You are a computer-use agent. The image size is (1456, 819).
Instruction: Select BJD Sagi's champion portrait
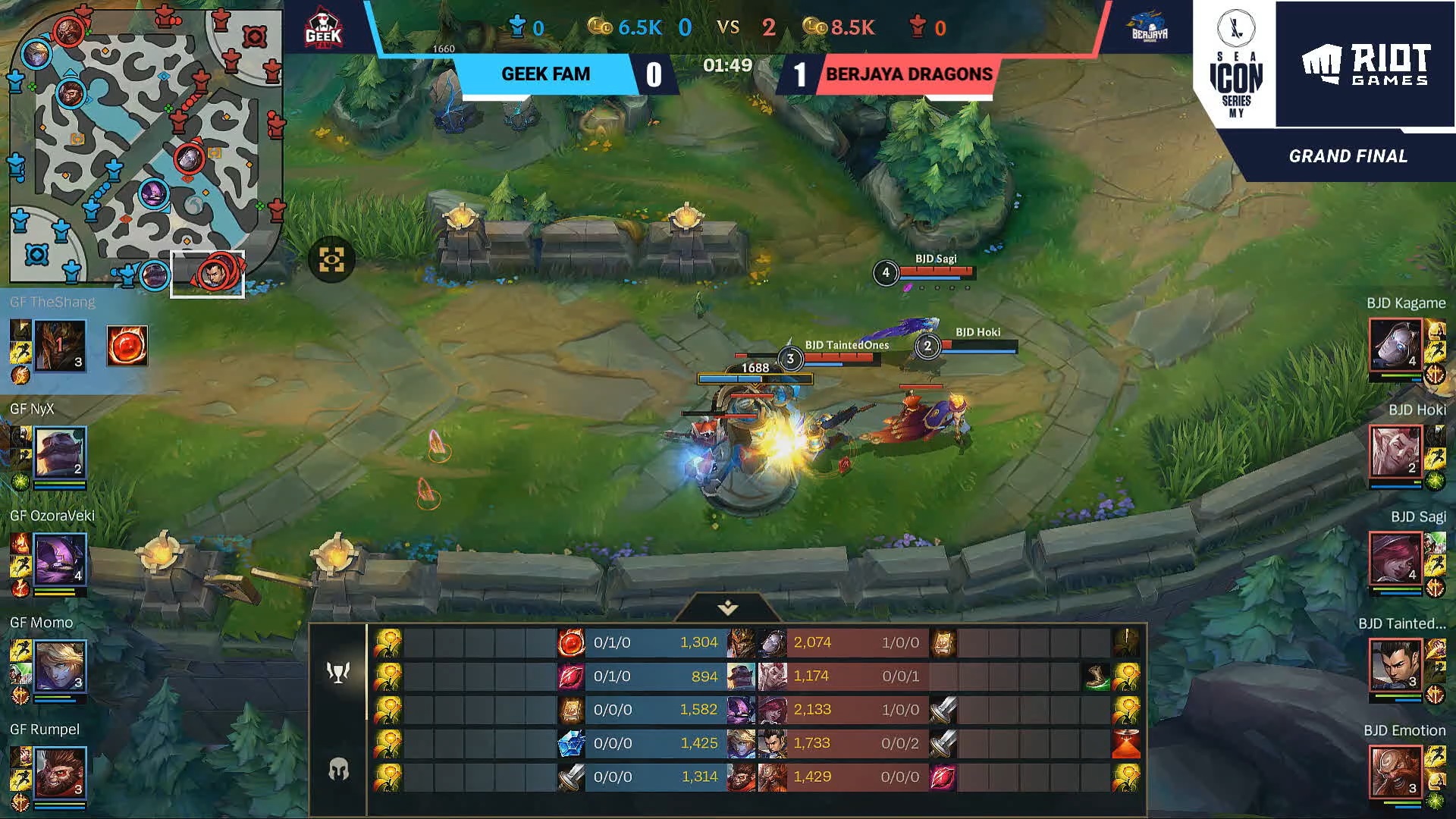tap(1395, 560)
